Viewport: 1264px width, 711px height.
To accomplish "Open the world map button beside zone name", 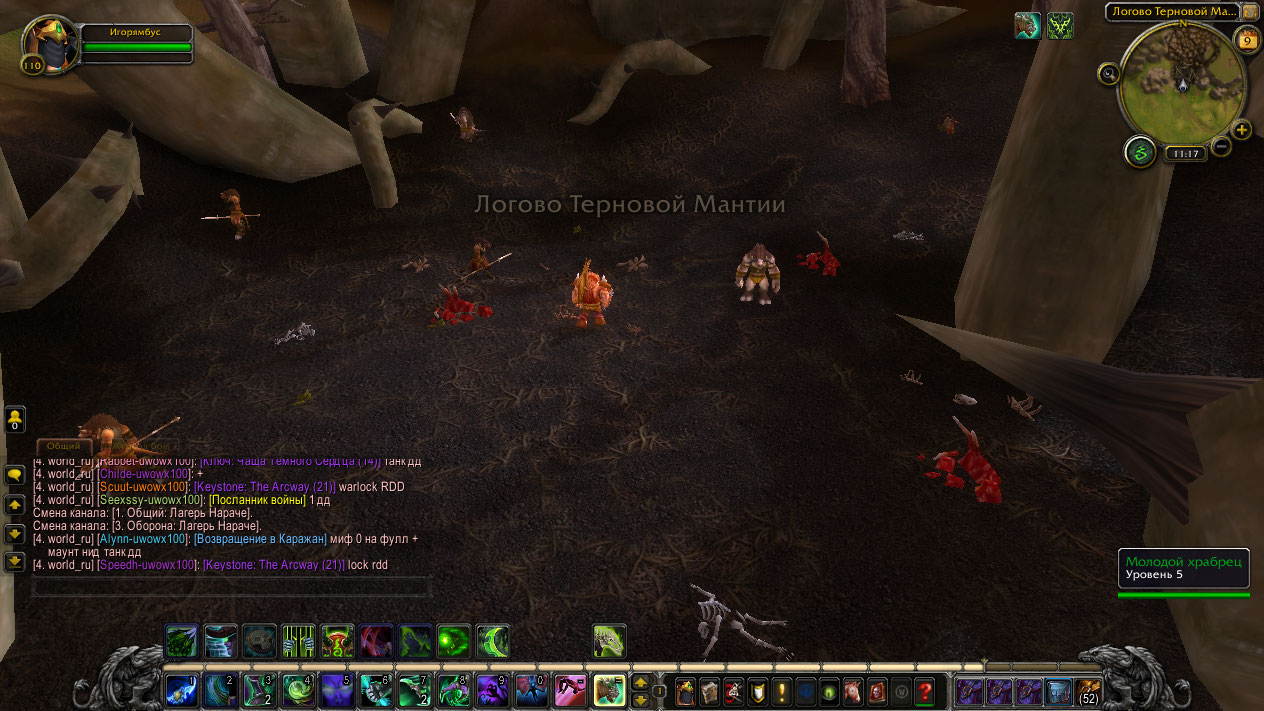I will 1250,11.
